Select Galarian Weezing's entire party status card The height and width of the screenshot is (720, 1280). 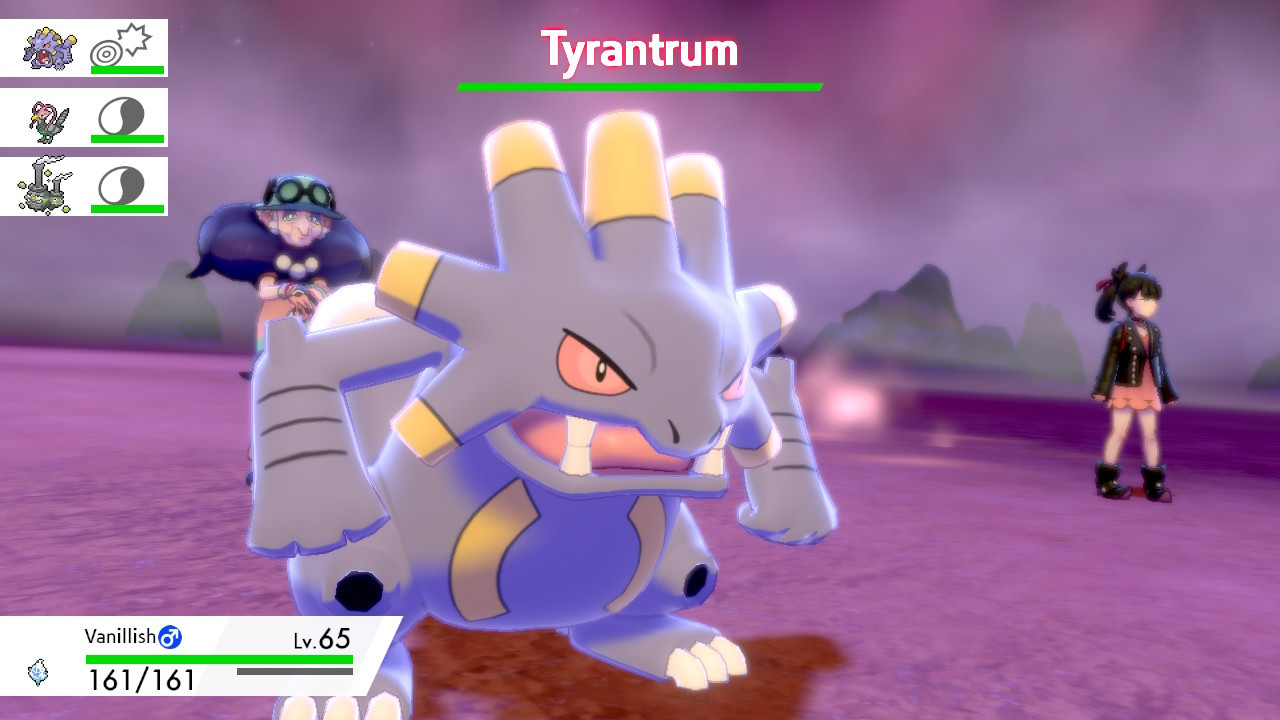point(85,185)
